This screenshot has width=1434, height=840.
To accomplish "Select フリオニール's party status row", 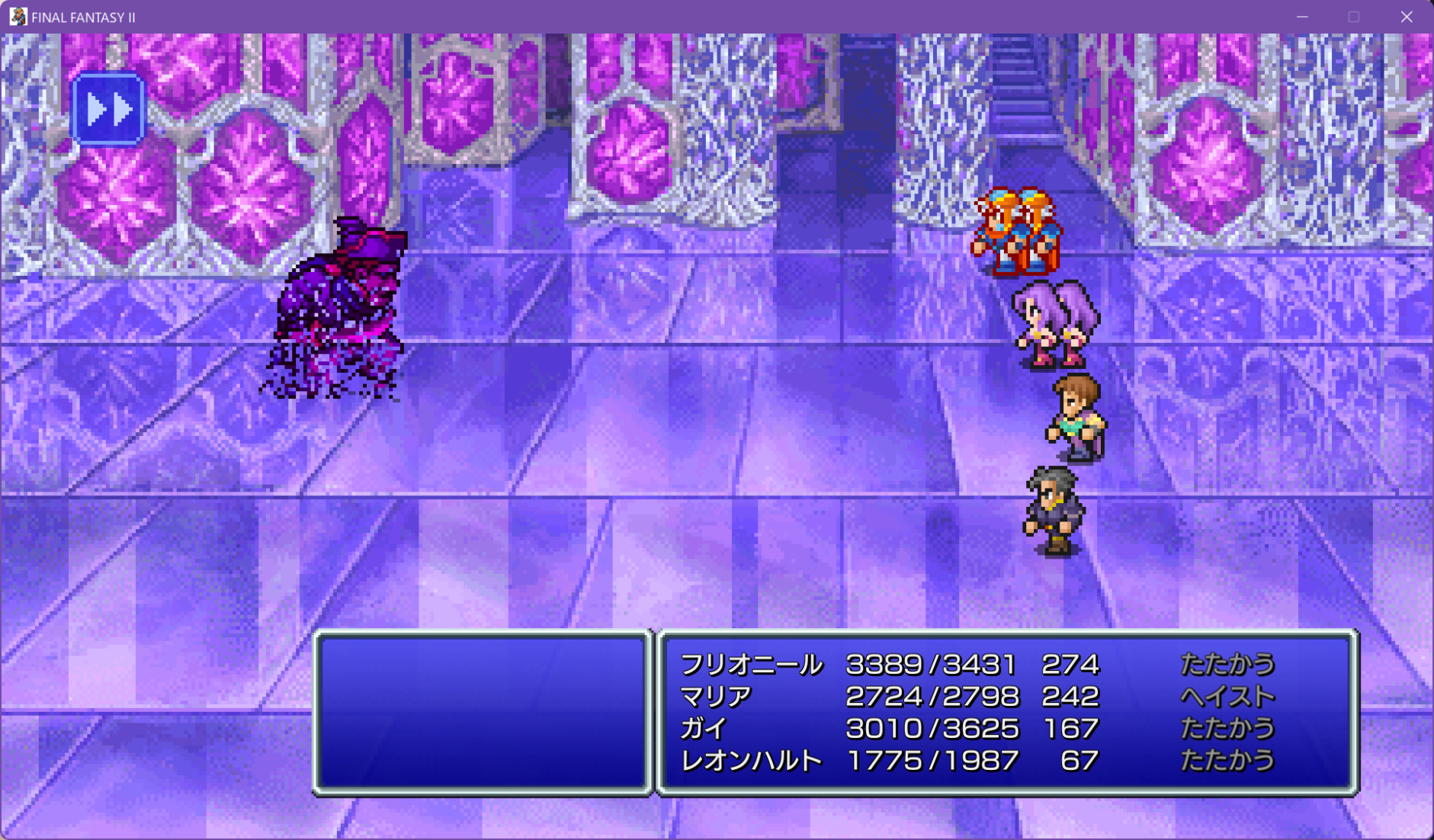I will coord(976,665).
